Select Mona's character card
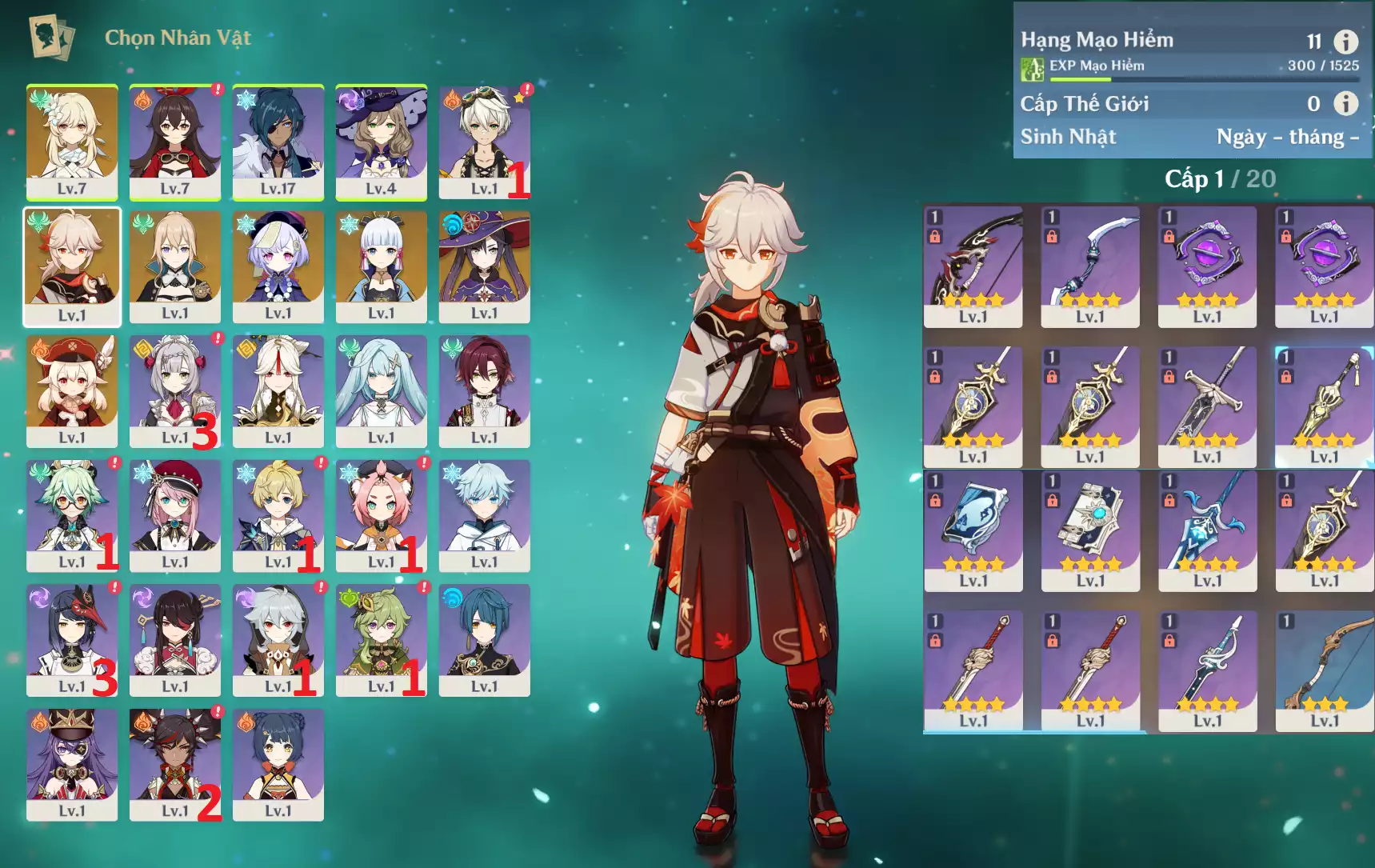The height and width of the screenshot is (868, 1375). [484, 266]
